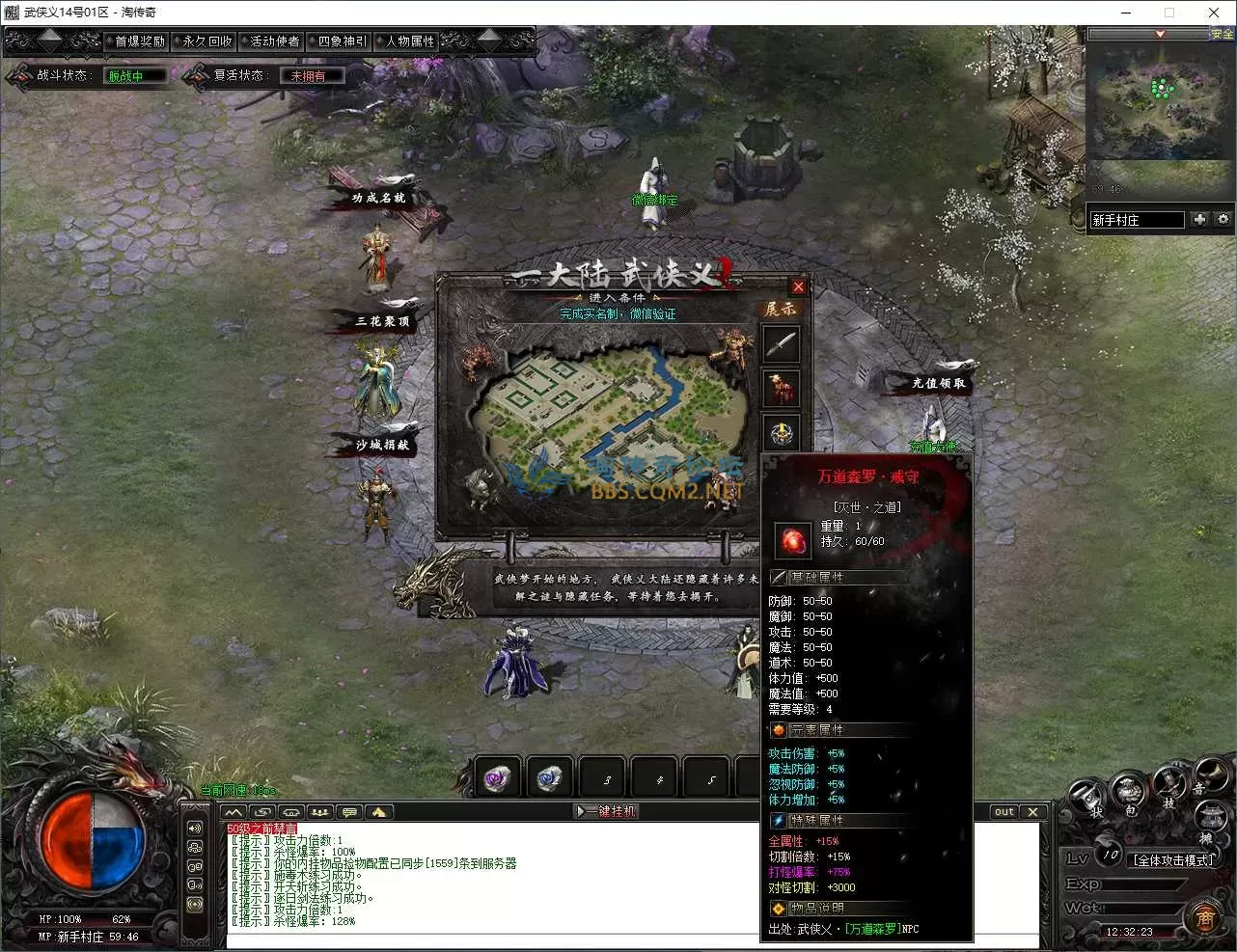The width and height of the screenshot is (1237, 952).
Task: Close the 武侠义 map dialog
Action: pyautogui.click(x=798, y=286)
